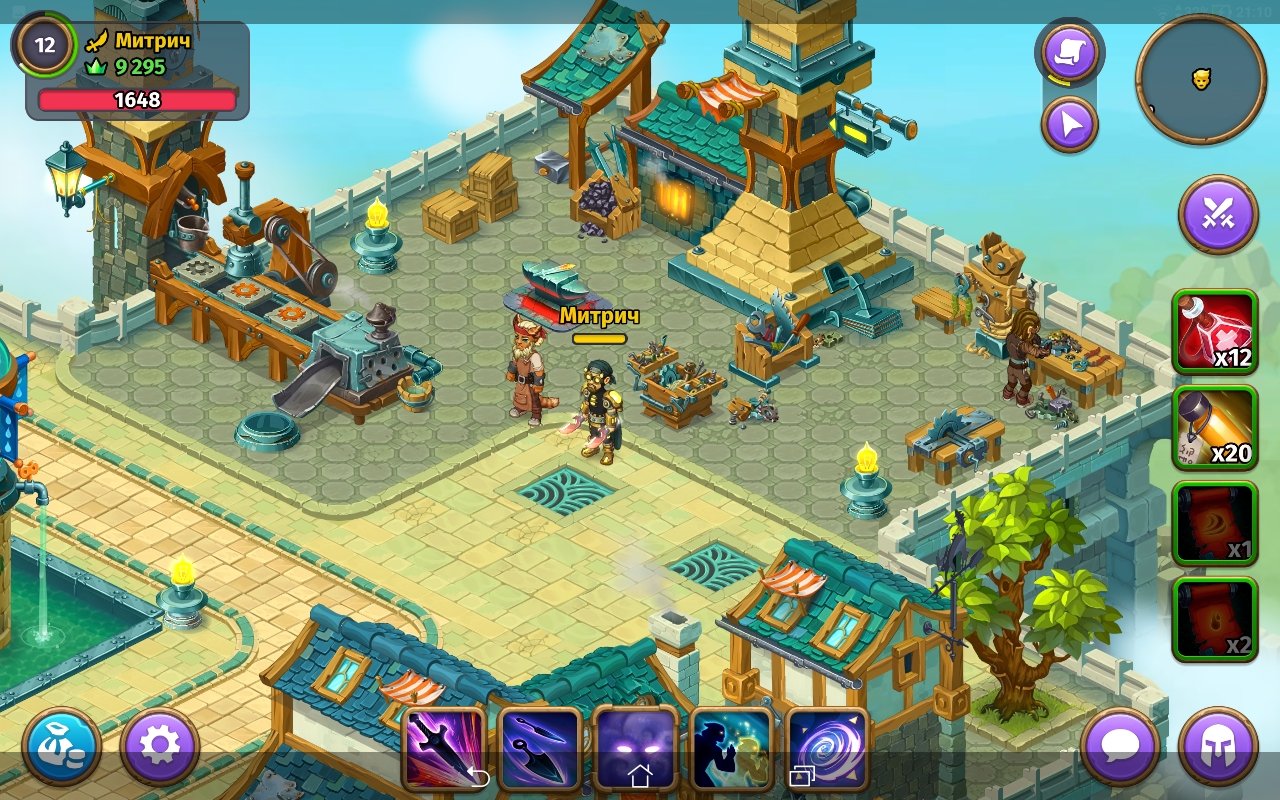This screenshot has height=800, width=1280.
Task: Open the settings gear menu
Action: 160,747
